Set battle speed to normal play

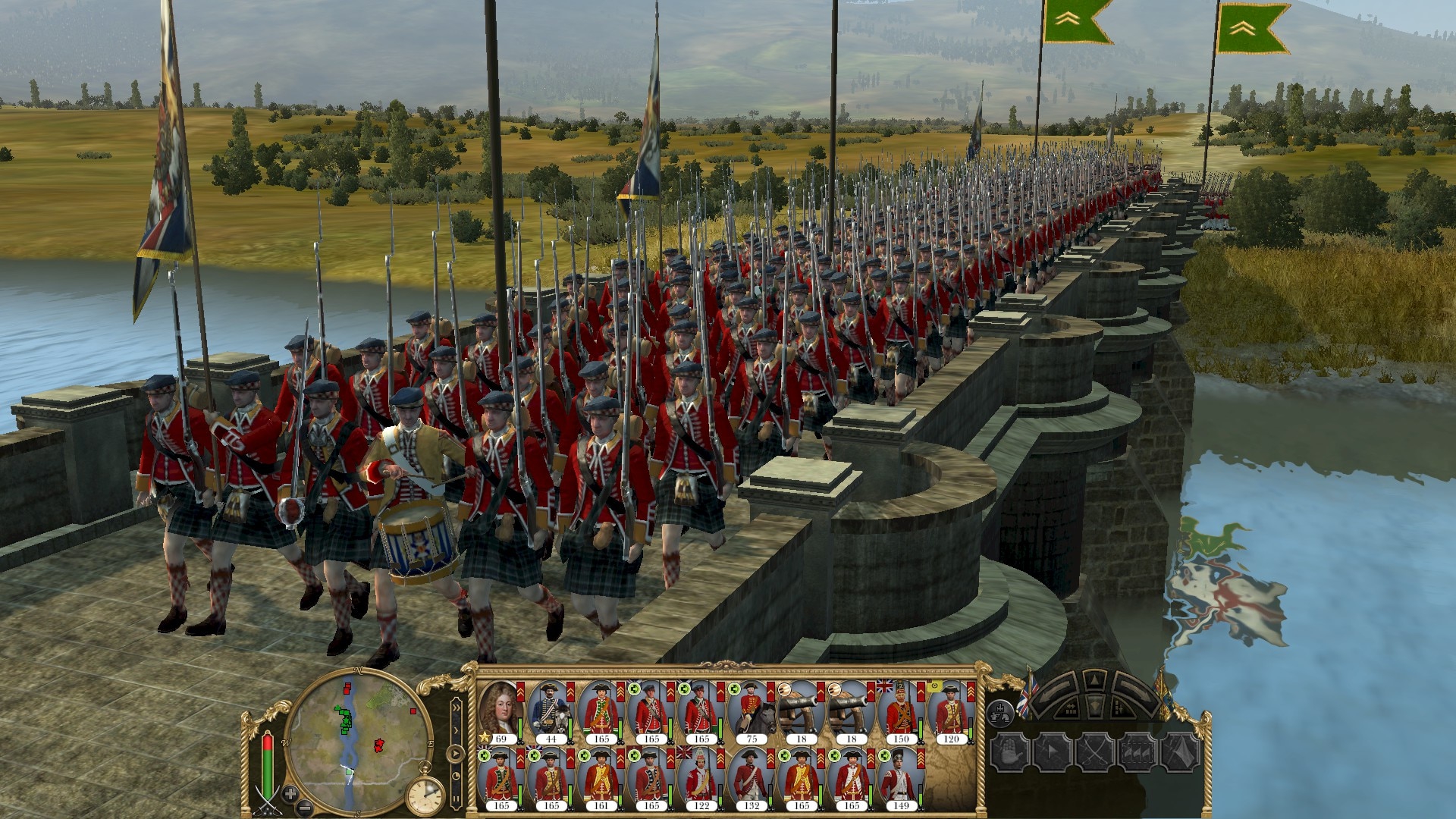tap(456, 753)
